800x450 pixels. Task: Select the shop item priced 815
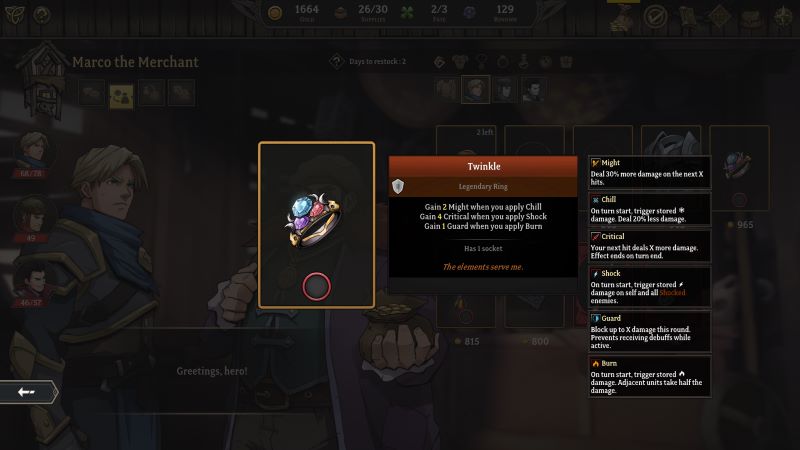(x=468, y=300)
